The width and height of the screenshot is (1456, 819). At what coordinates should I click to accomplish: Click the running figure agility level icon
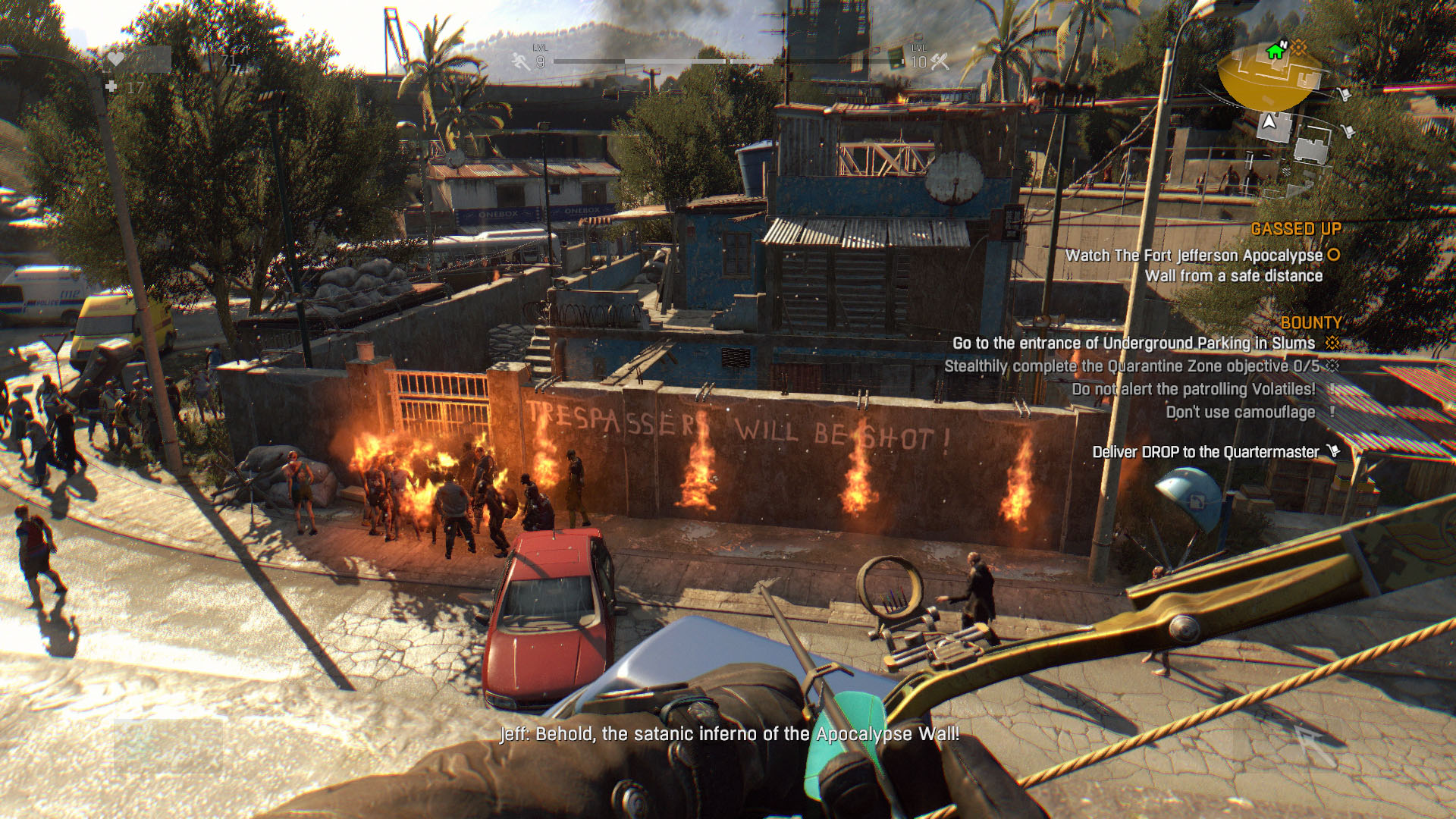click(521, 61)
